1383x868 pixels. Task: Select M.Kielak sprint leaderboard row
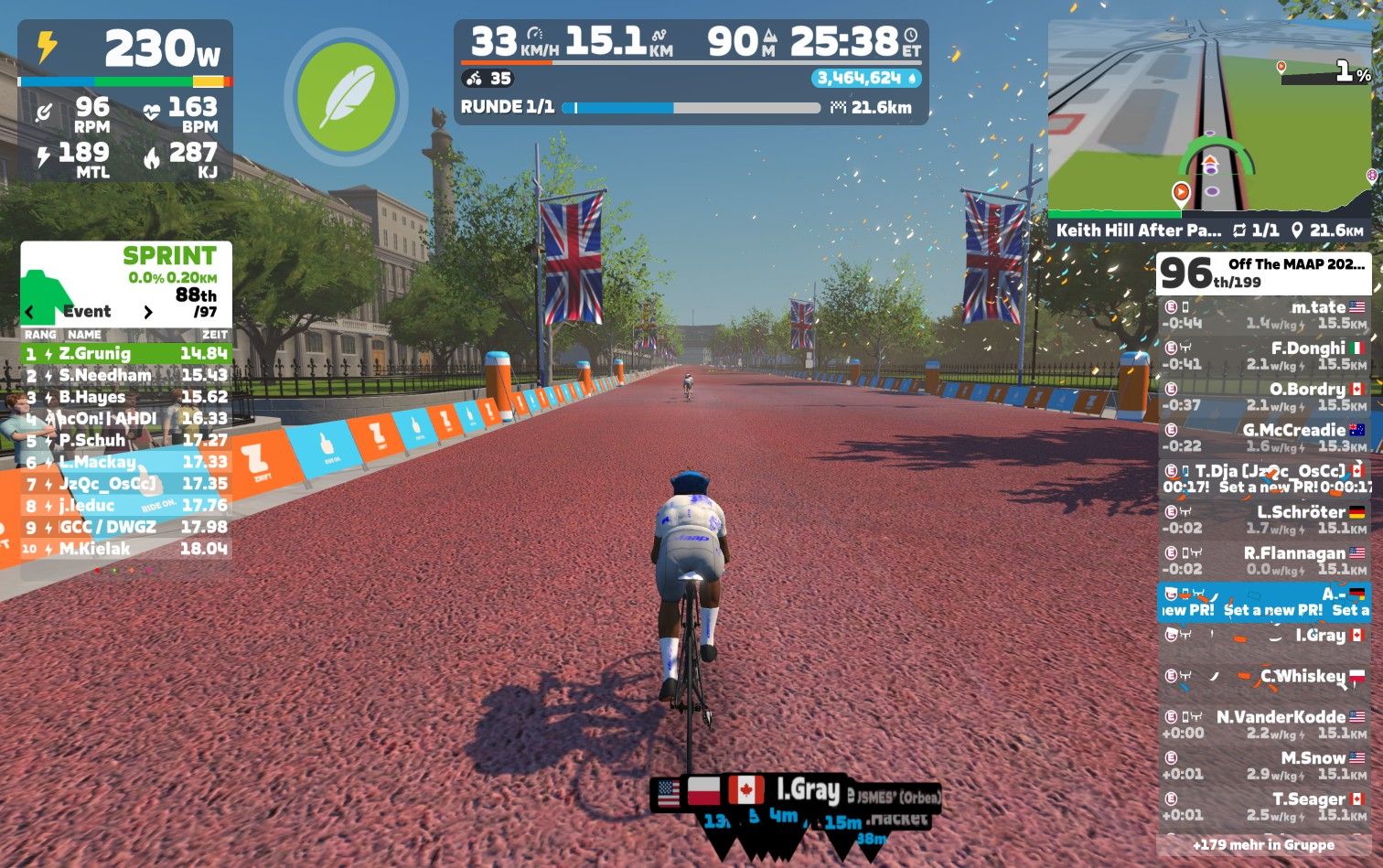(126, 549)
